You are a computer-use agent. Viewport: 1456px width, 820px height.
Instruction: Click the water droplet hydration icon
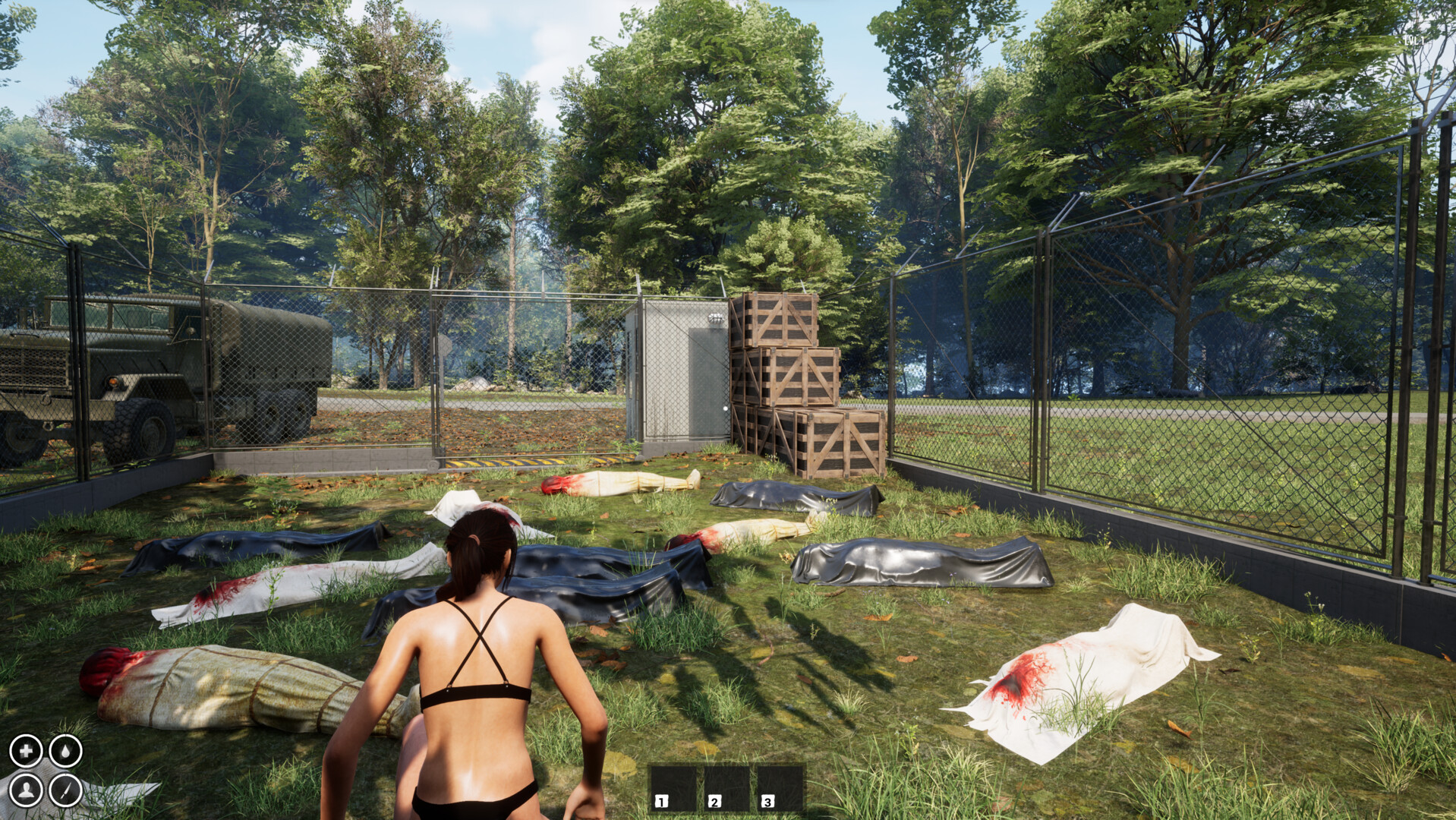click(x=65, y=753)
